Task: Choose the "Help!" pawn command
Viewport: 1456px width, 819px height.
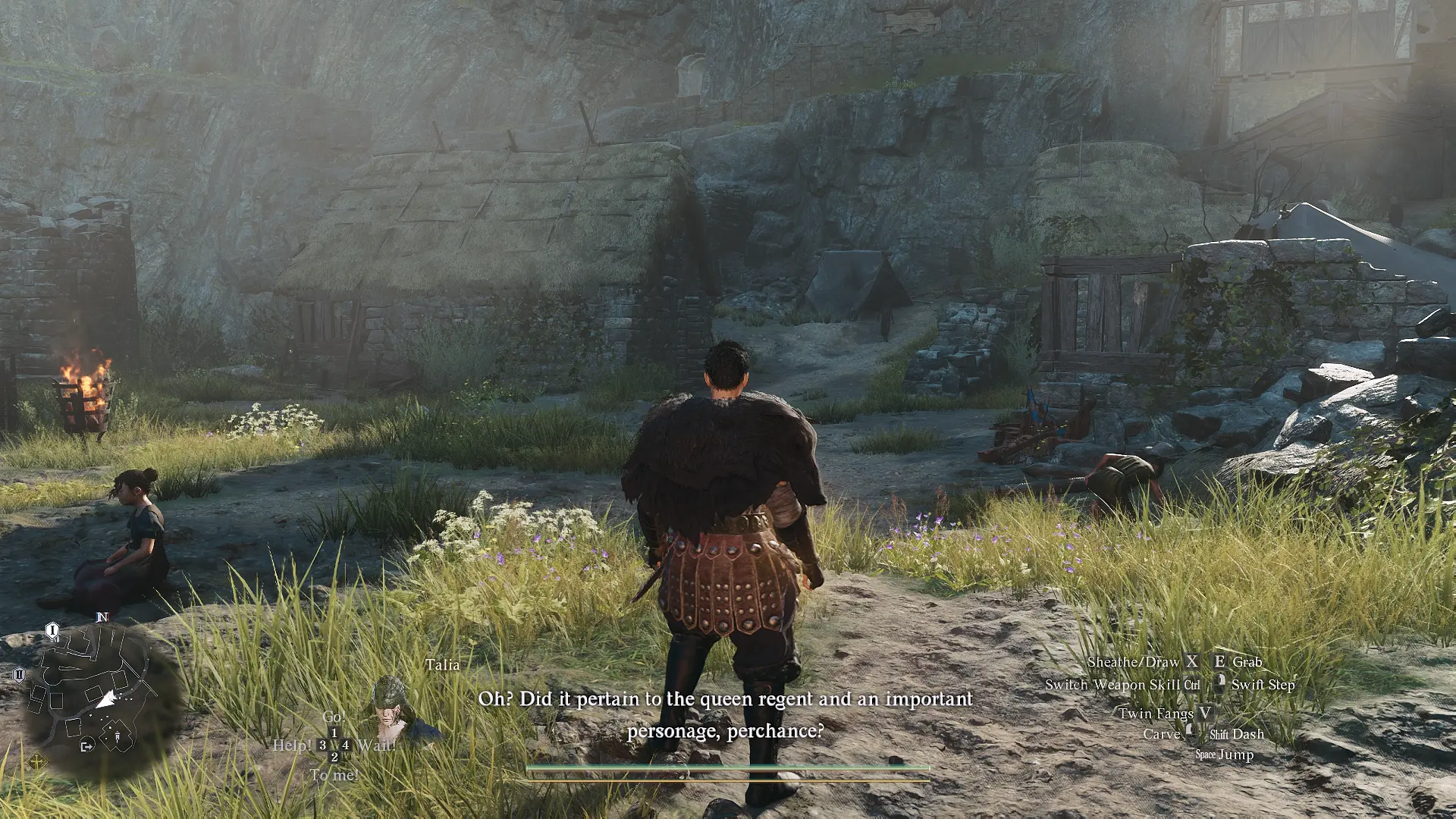Action: click(293, 745)
